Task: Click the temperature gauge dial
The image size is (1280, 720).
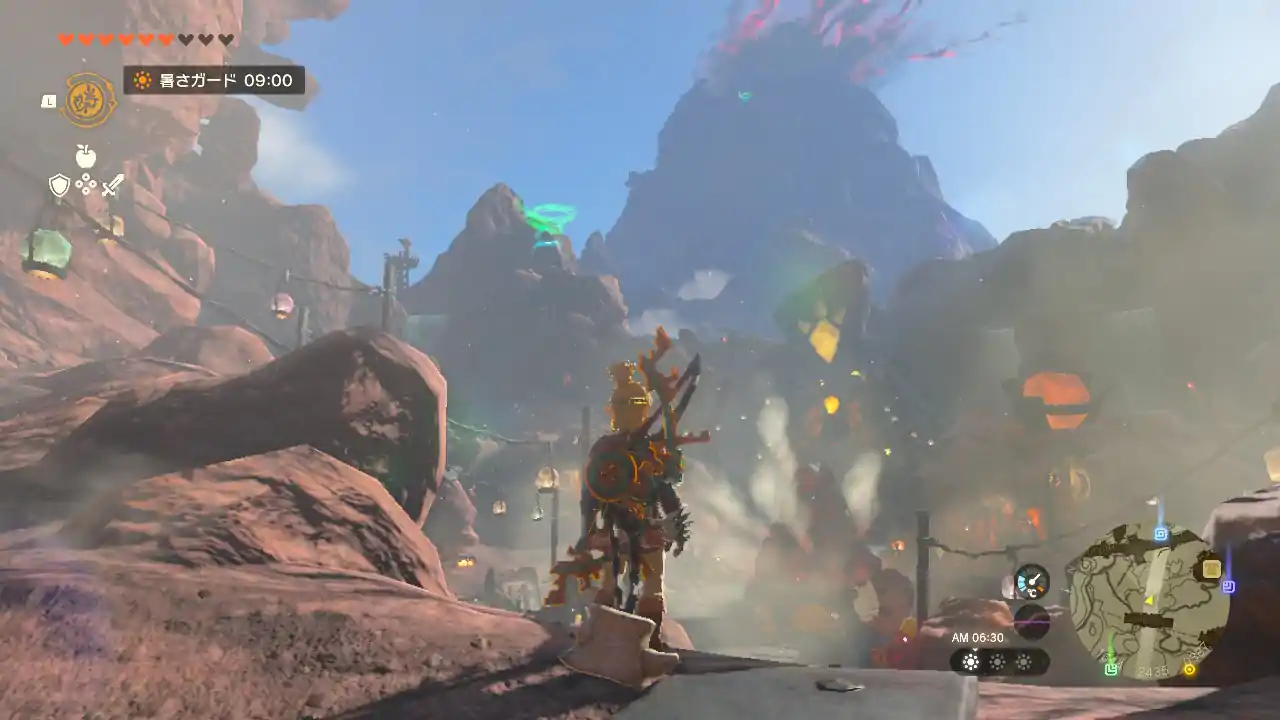Action: [x=1031, y=581]
